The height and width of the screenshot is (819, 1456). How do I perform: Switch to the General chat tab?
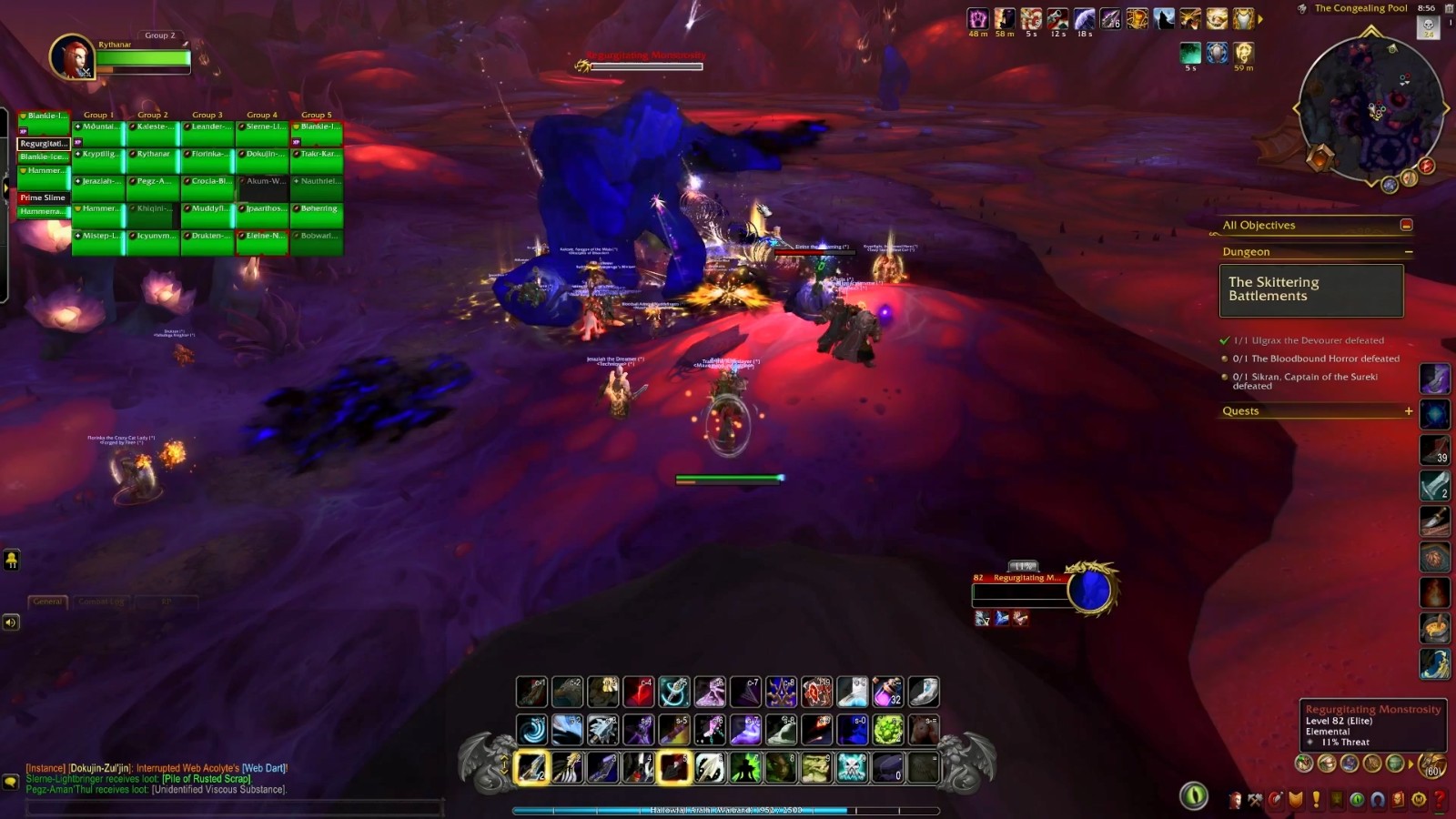47,602
